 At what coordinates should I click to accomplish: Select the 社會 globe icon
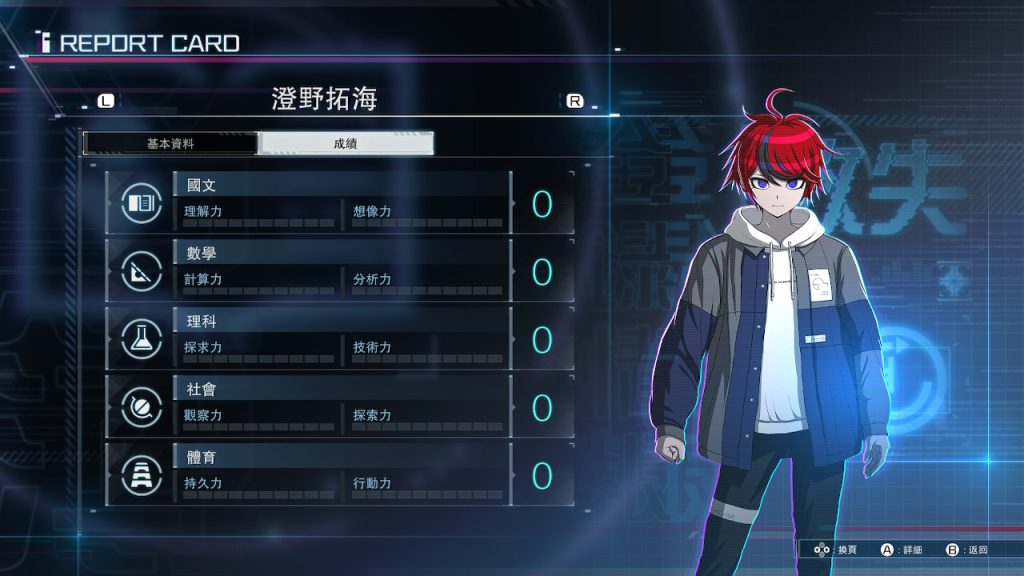coord(141,408)
